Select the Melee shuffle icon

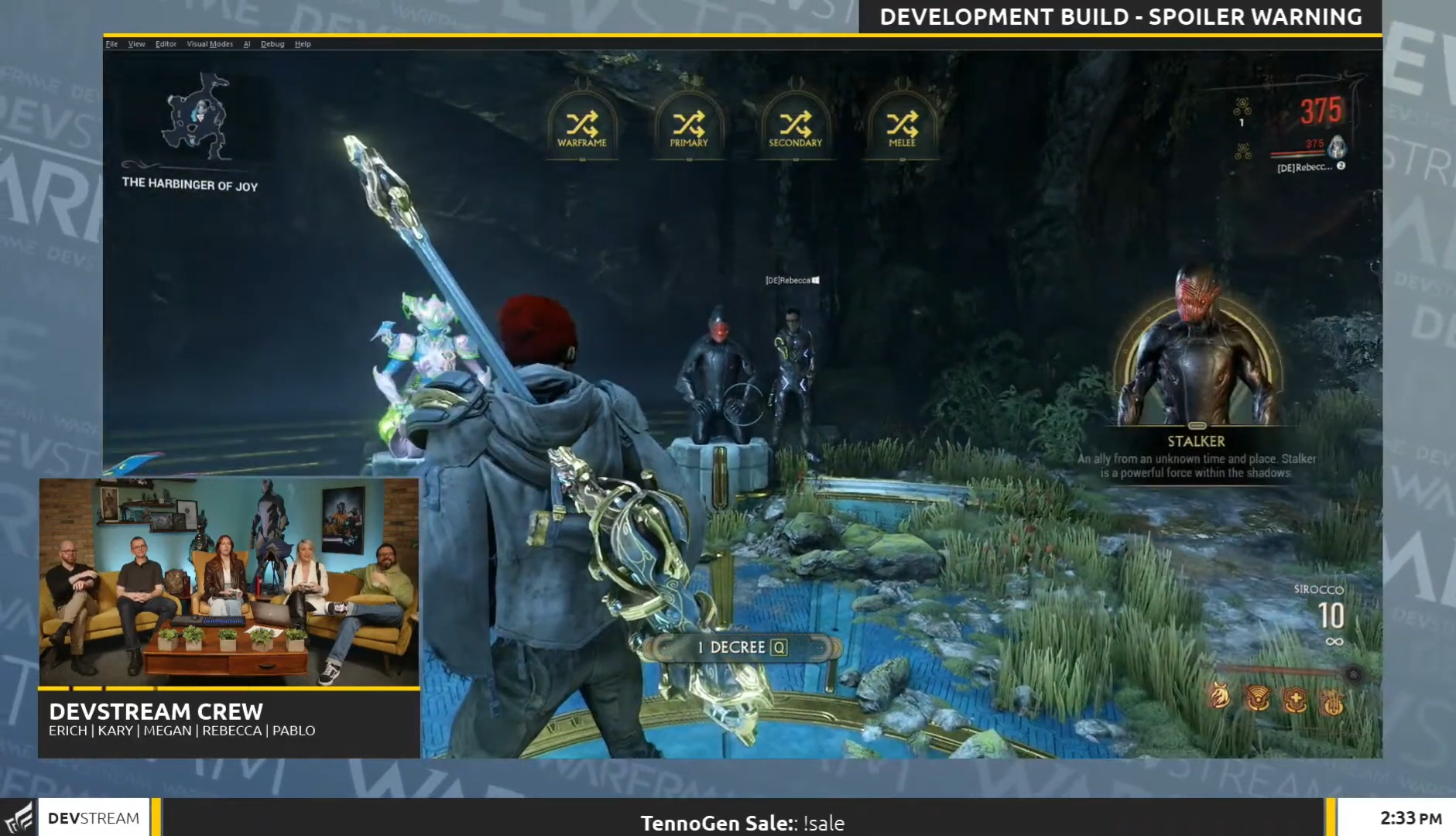(903, 122)
